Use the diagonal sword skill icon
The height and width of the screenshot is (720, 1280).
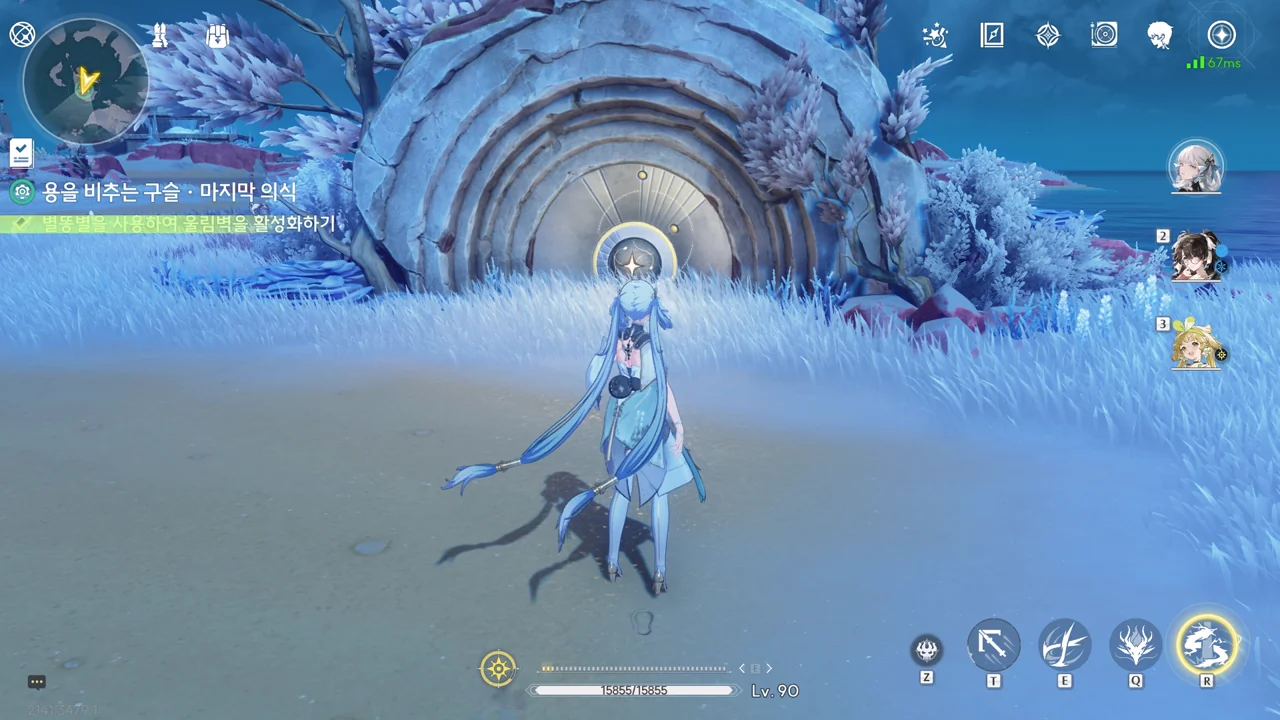(x=993, y=645)
